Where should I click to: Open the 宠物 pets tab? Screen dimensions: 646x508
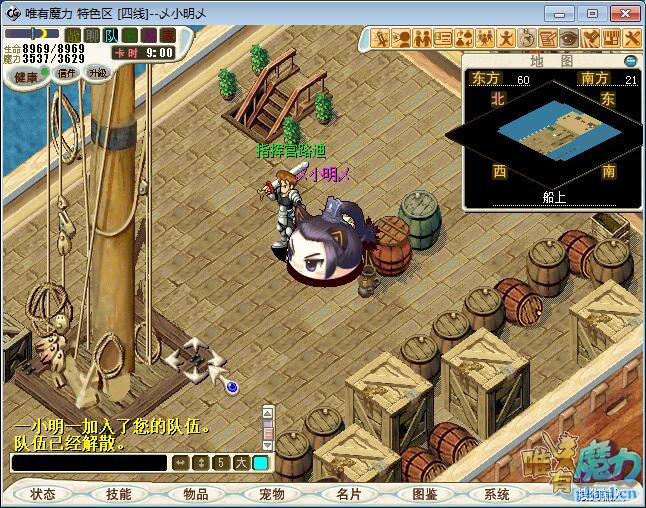click(272, 494)
